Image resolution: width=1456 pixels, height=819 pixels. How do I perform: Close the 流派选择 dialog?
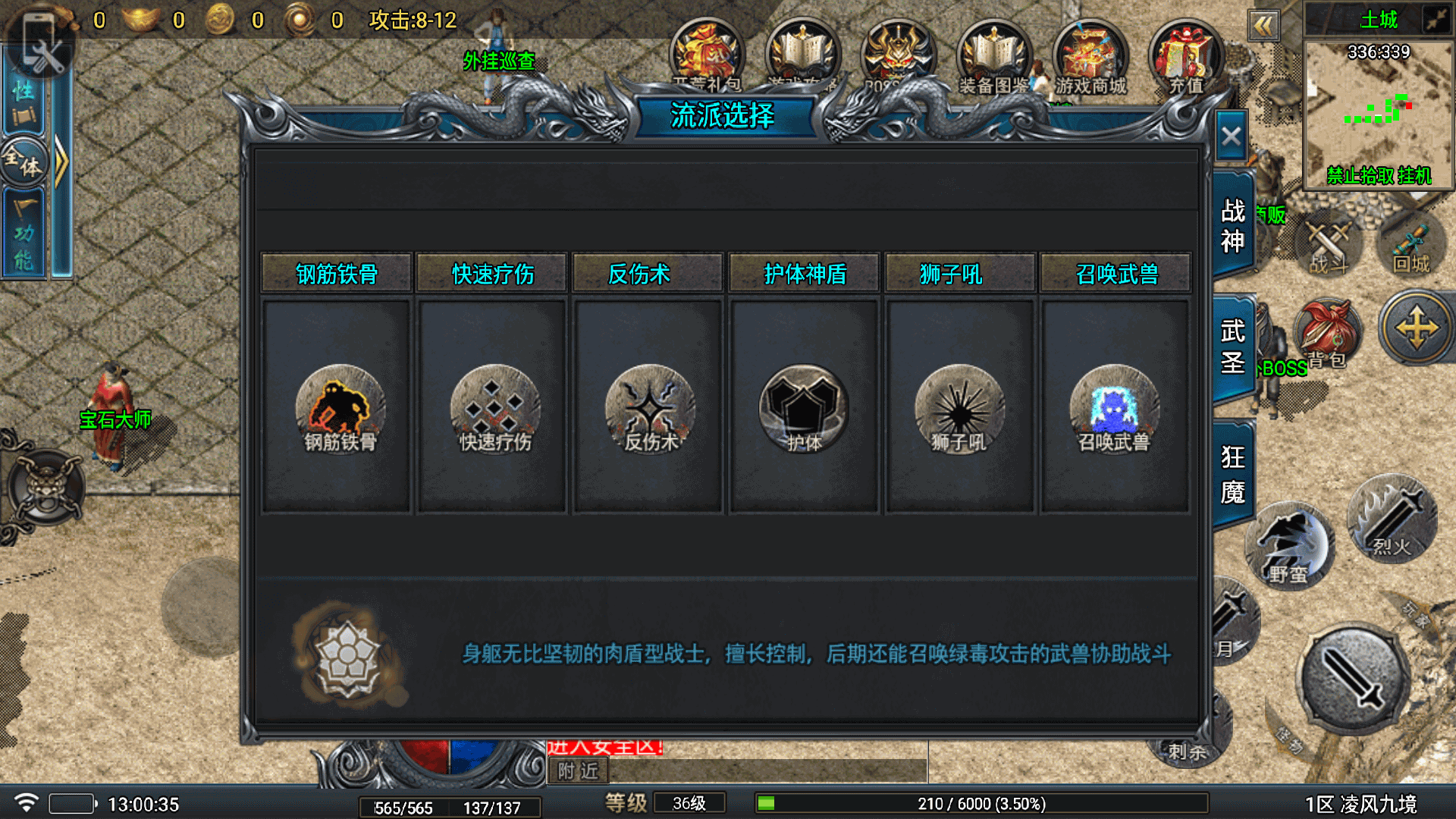click(1231, 137)
